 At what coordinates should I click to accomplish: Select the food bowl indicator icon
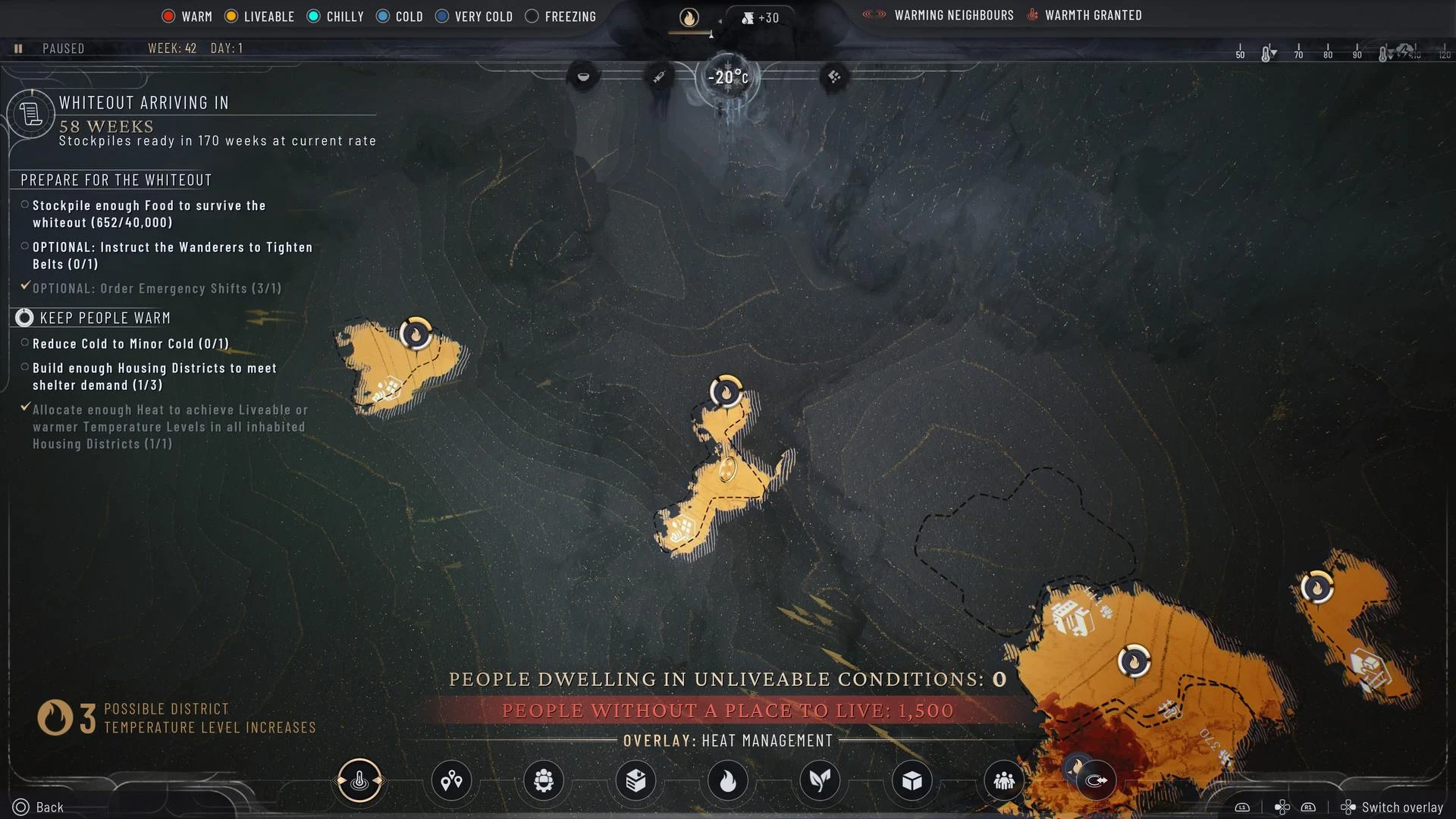[583, 77]
